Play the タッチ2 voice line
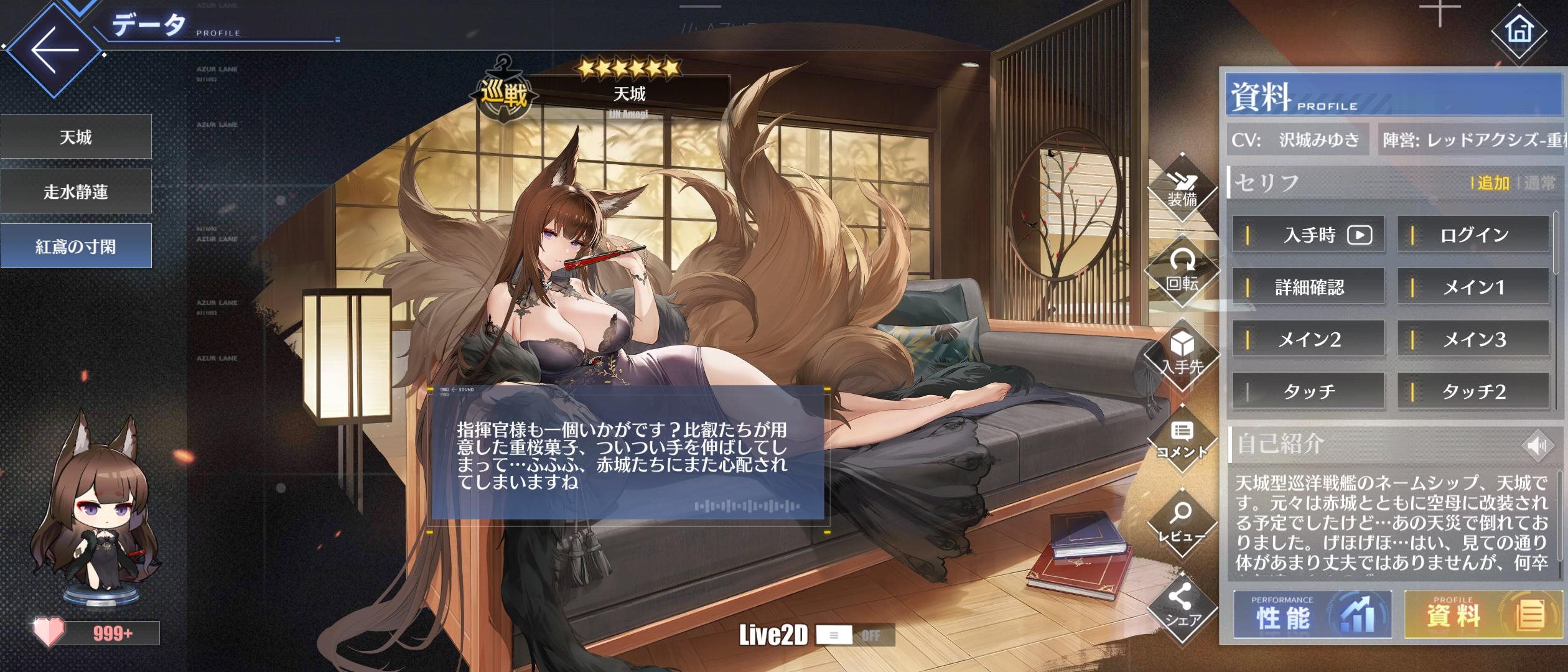Image resolution: width=1568 pixels, height=672 pixels. click(x=1473, y=391)
